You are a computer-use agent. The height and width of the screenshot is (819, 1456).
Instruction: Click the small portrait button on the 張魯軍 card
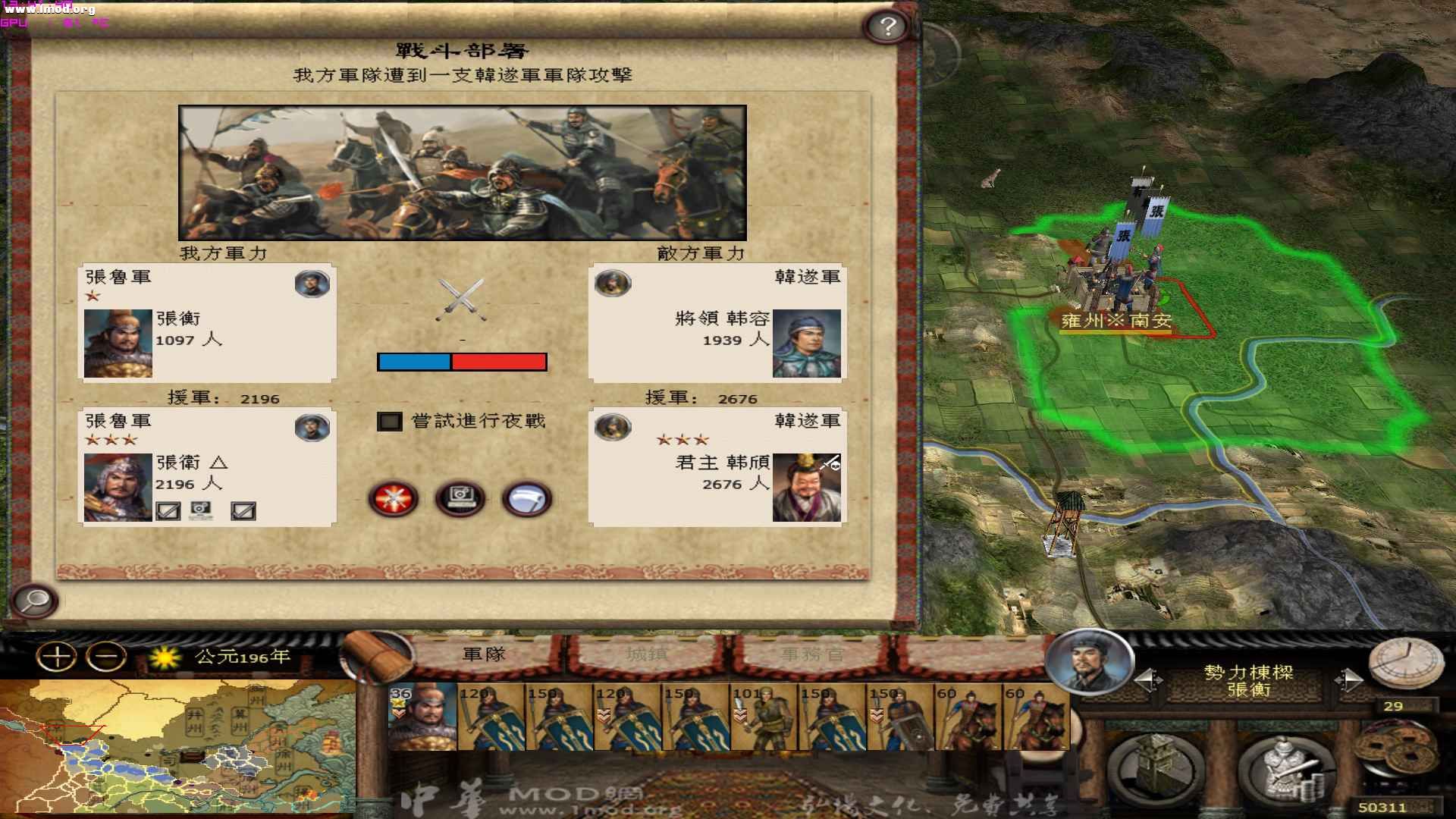[x=312, y=283]
